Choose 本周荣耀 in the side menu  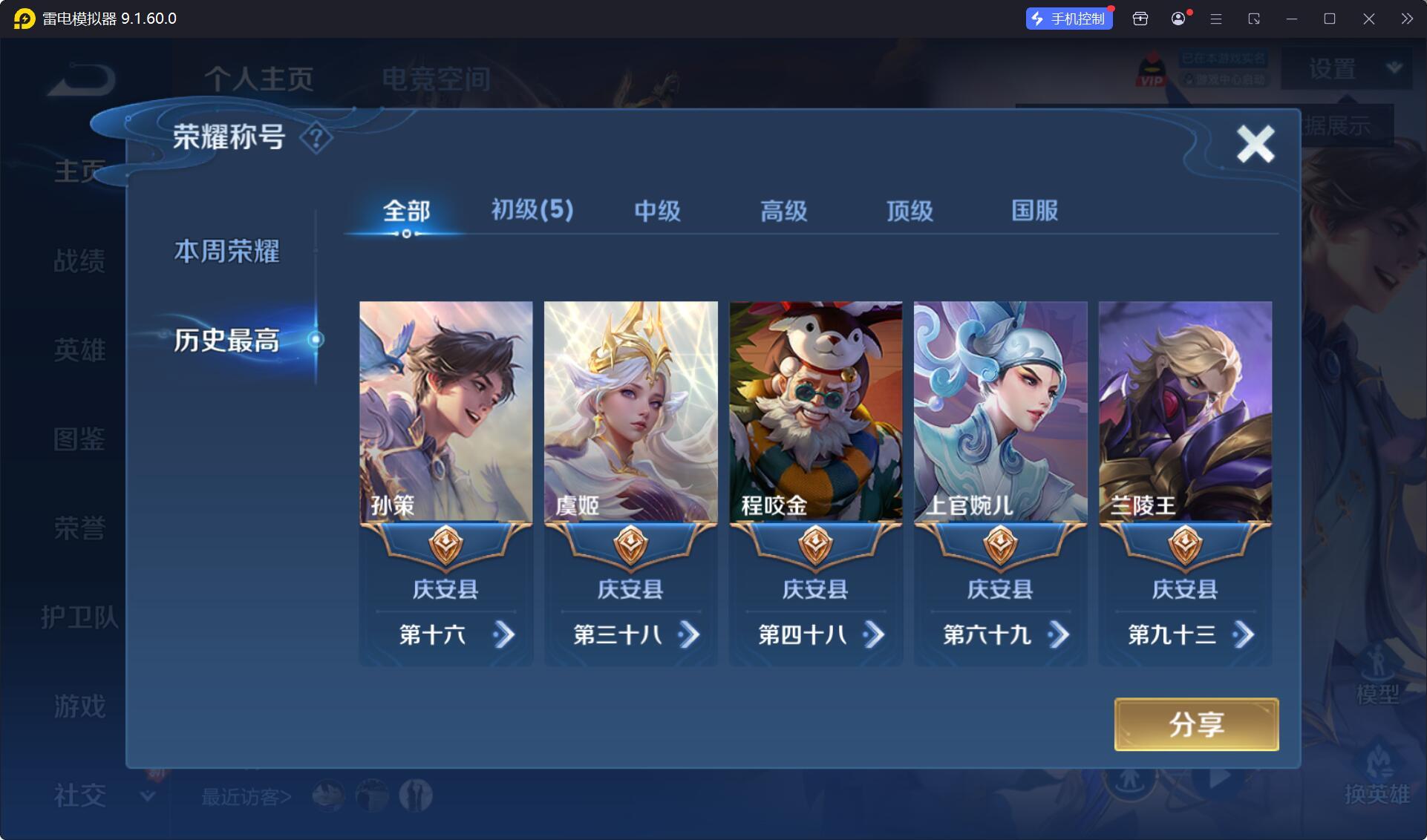click(x=226, y=252)
